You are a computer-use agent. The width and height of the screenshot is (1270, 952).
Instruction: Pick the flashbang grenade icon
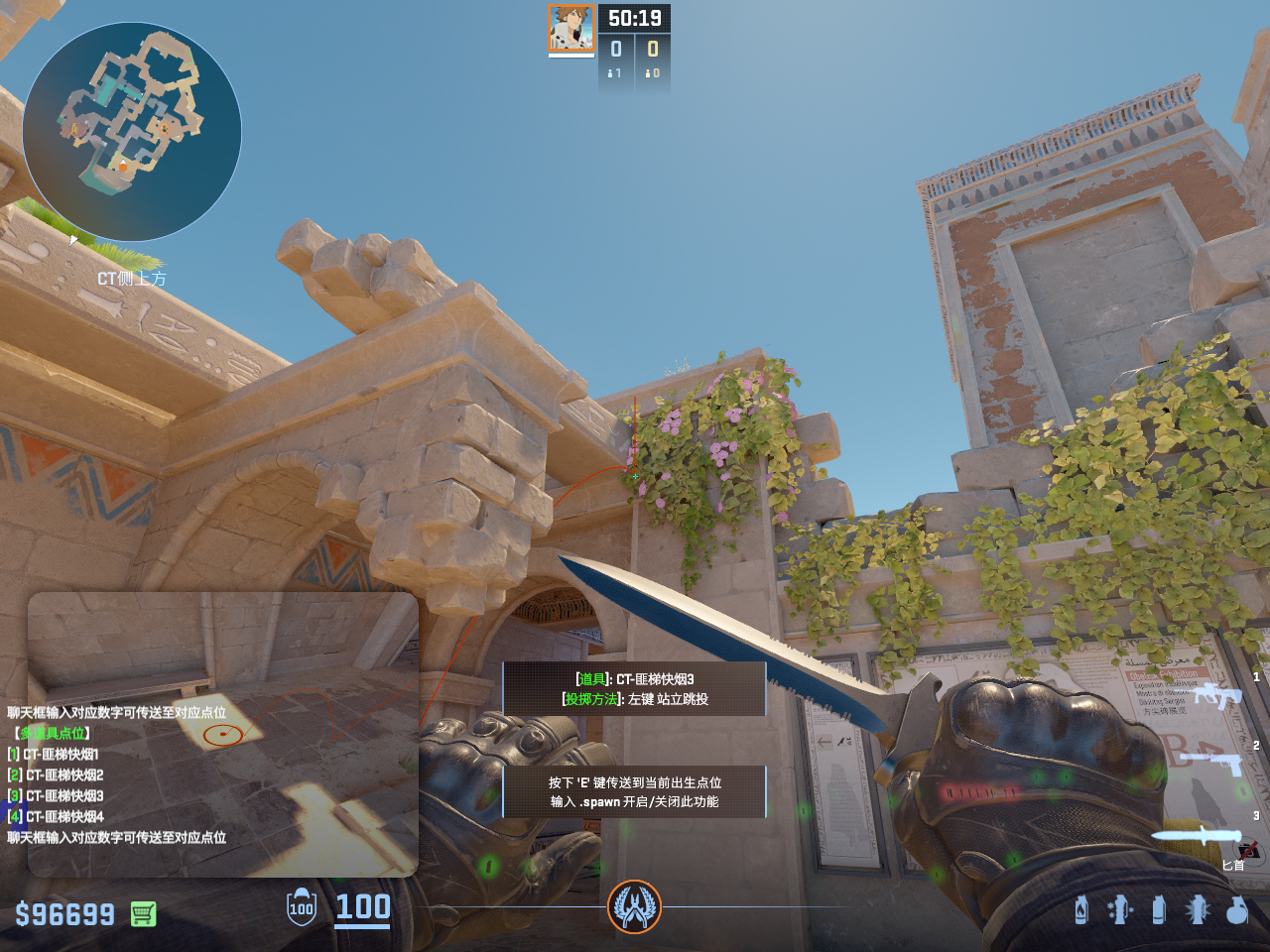[1198, 909]
